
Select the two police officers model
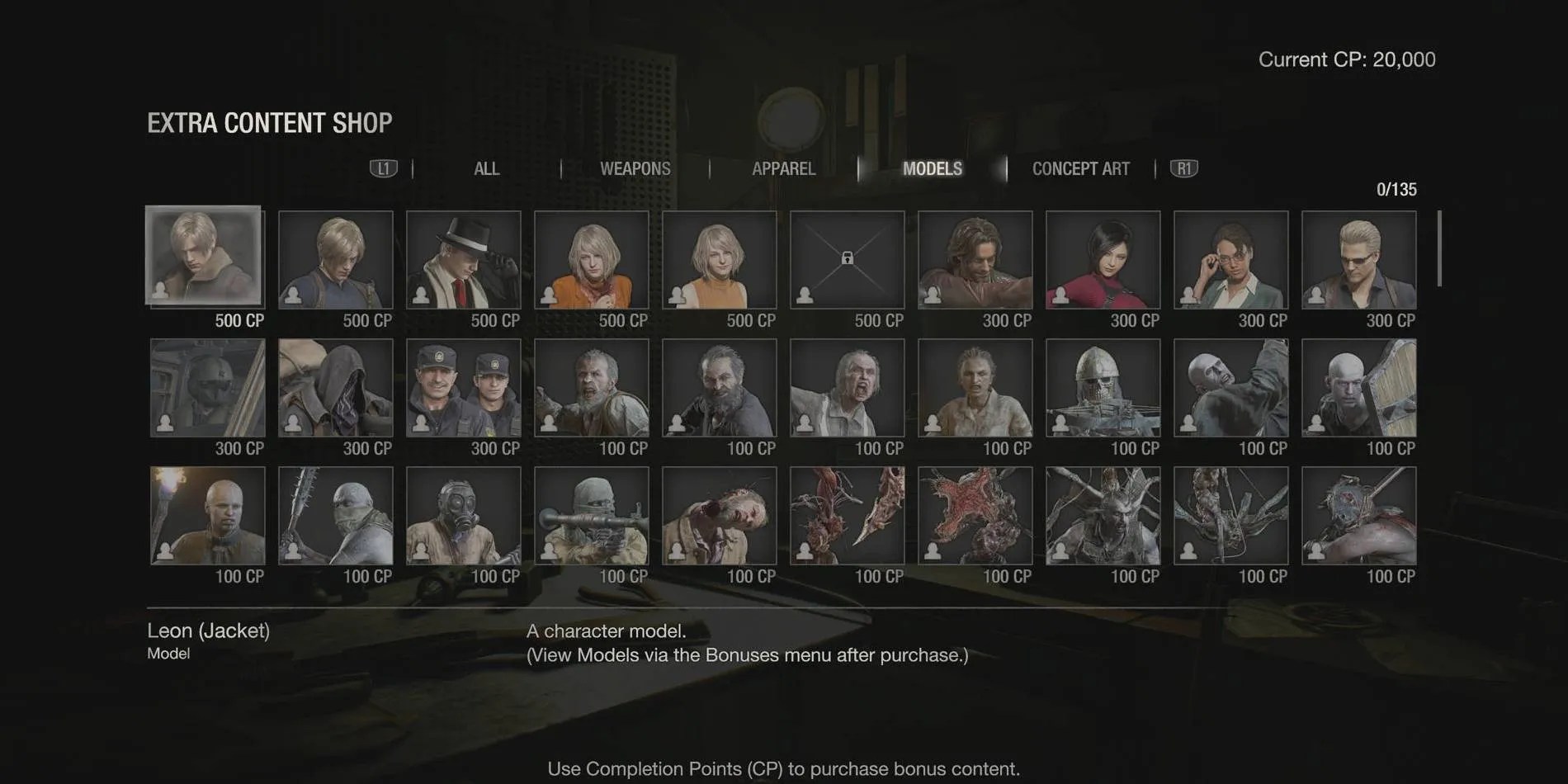coord(464,386)
